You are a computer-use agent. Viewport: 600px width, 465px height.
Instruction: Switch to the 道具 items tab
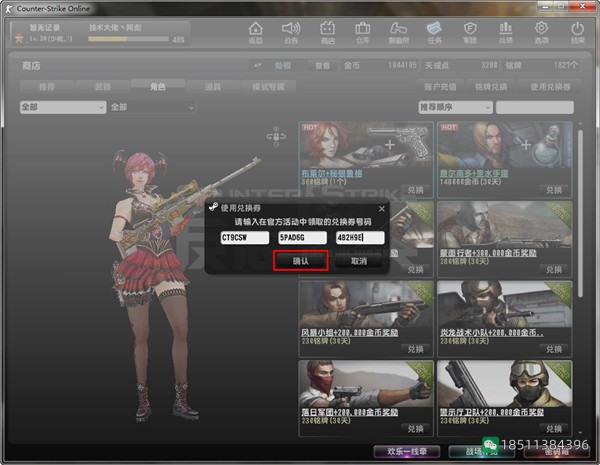tap(211, 87)
